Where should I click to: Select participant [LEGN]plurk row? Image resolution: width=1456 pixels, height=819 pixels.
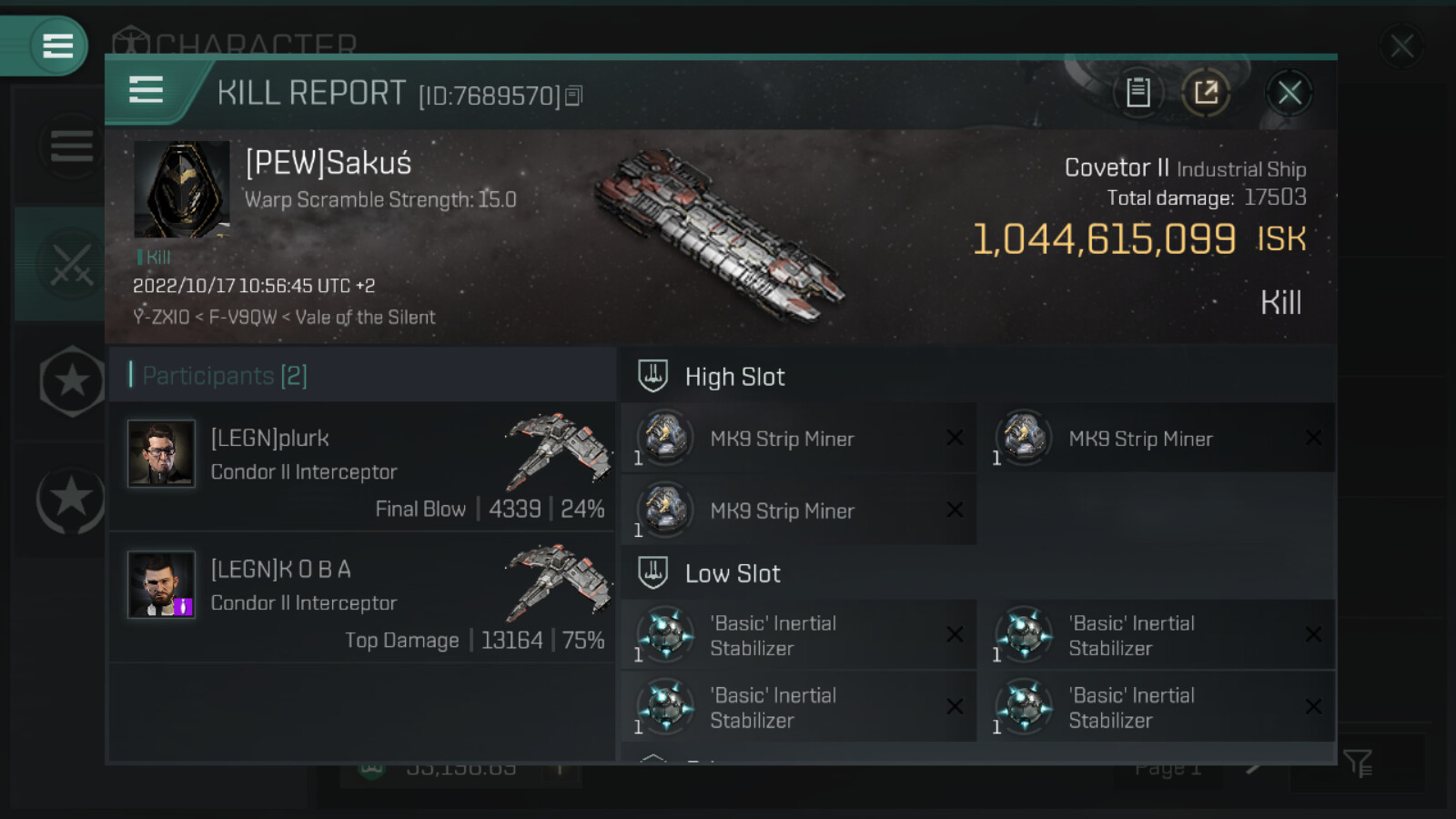[x=362, y=467]
